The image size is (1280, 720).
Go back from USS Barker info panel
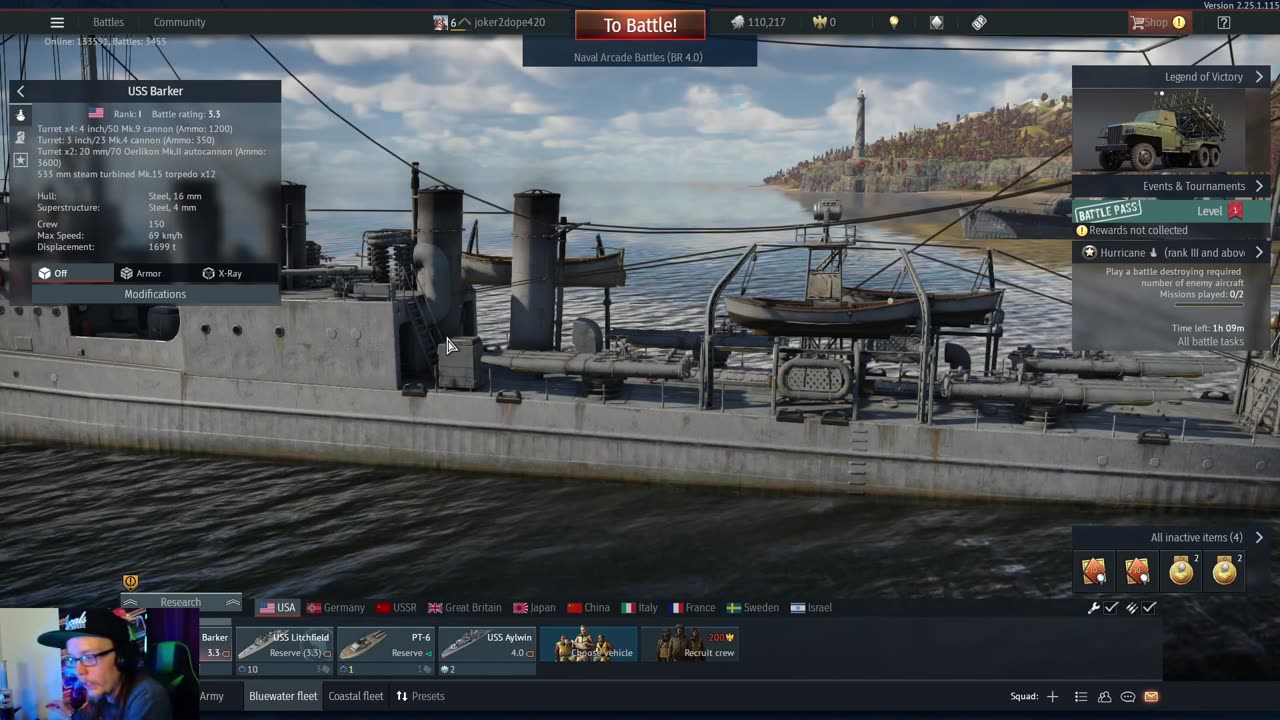click(20, 91)
